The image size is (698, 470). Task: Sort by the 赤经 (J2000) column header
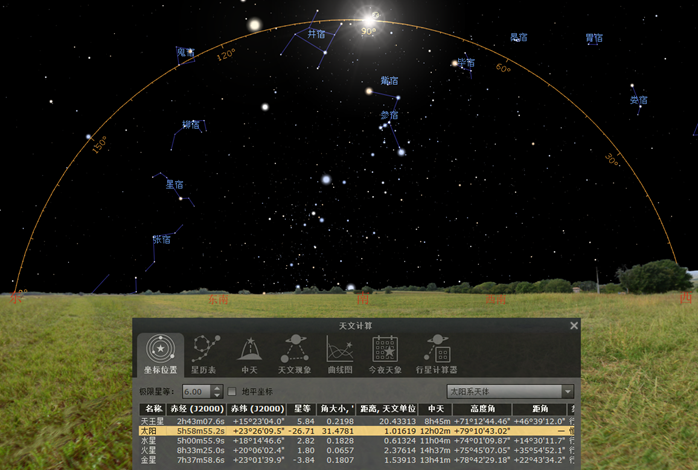click(194, 409)
